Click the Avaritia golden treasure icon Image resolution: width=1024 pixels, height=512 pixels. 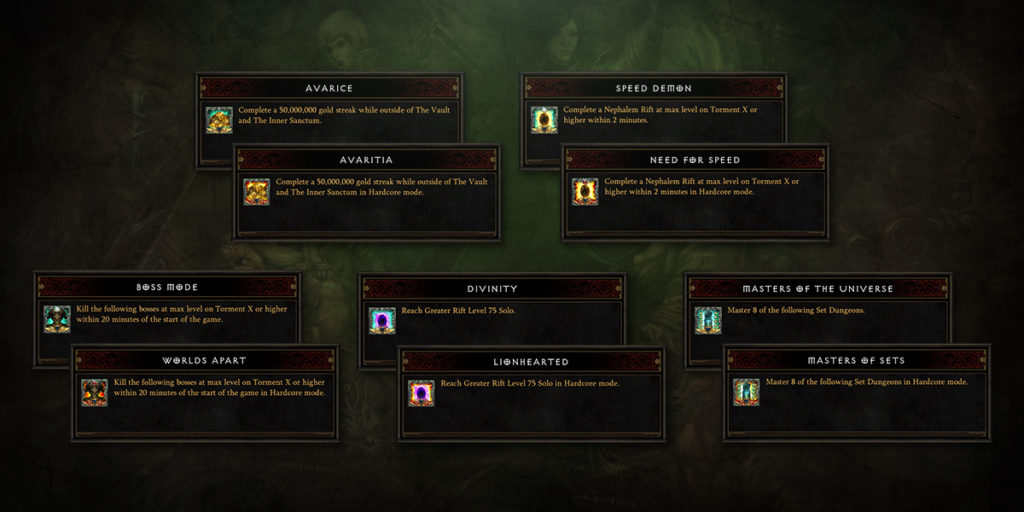257,191
